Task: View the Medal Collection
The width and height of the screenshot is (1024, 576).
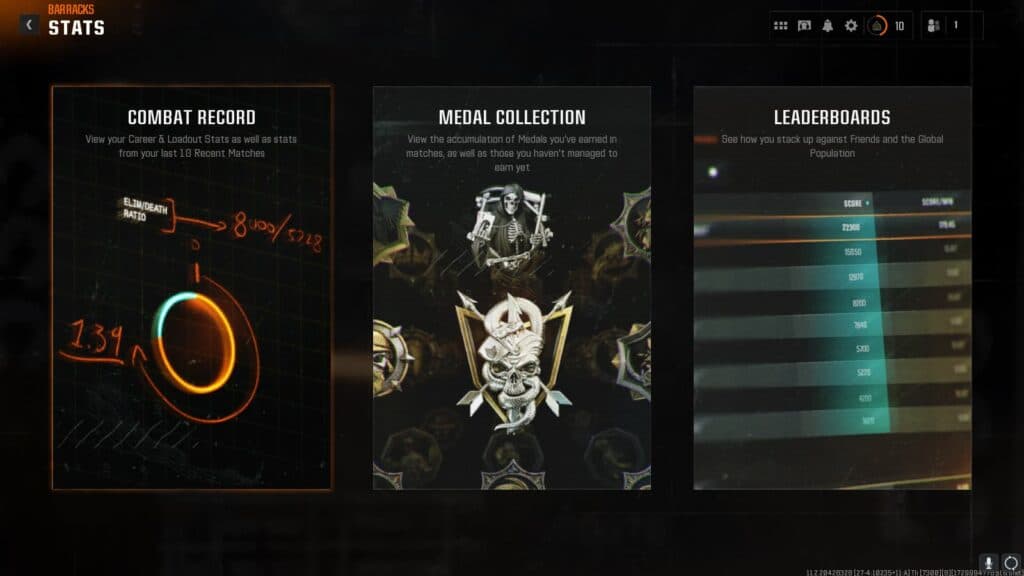Action: pyautogui.click(x=512, y=288)
